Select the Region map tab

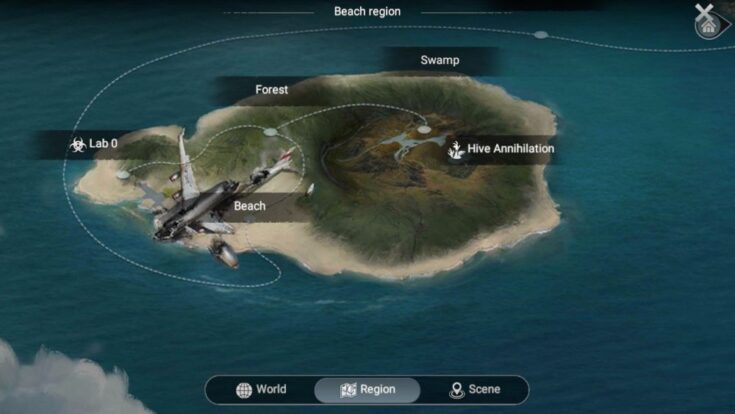(x=367, y=389)
